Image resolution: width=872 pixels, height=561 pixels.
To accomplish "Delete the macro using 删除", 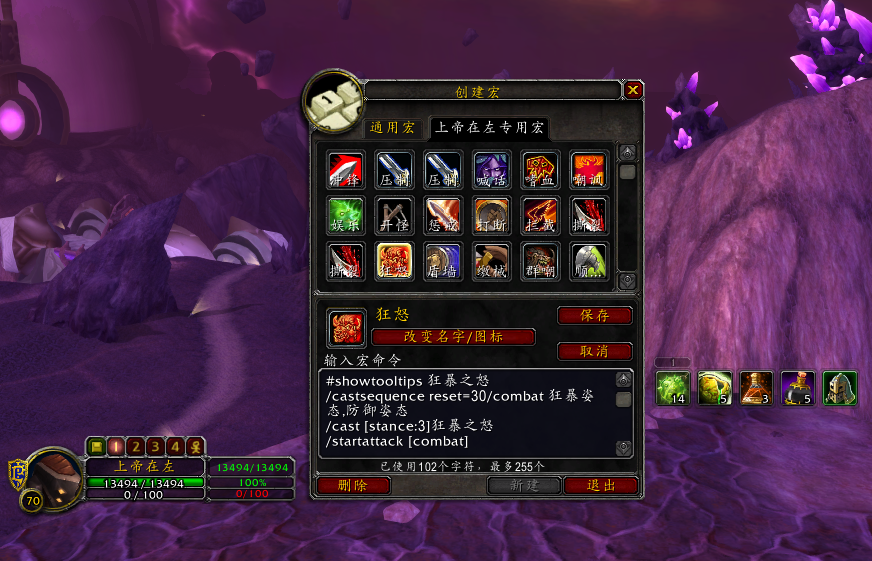I will (353, 485).
